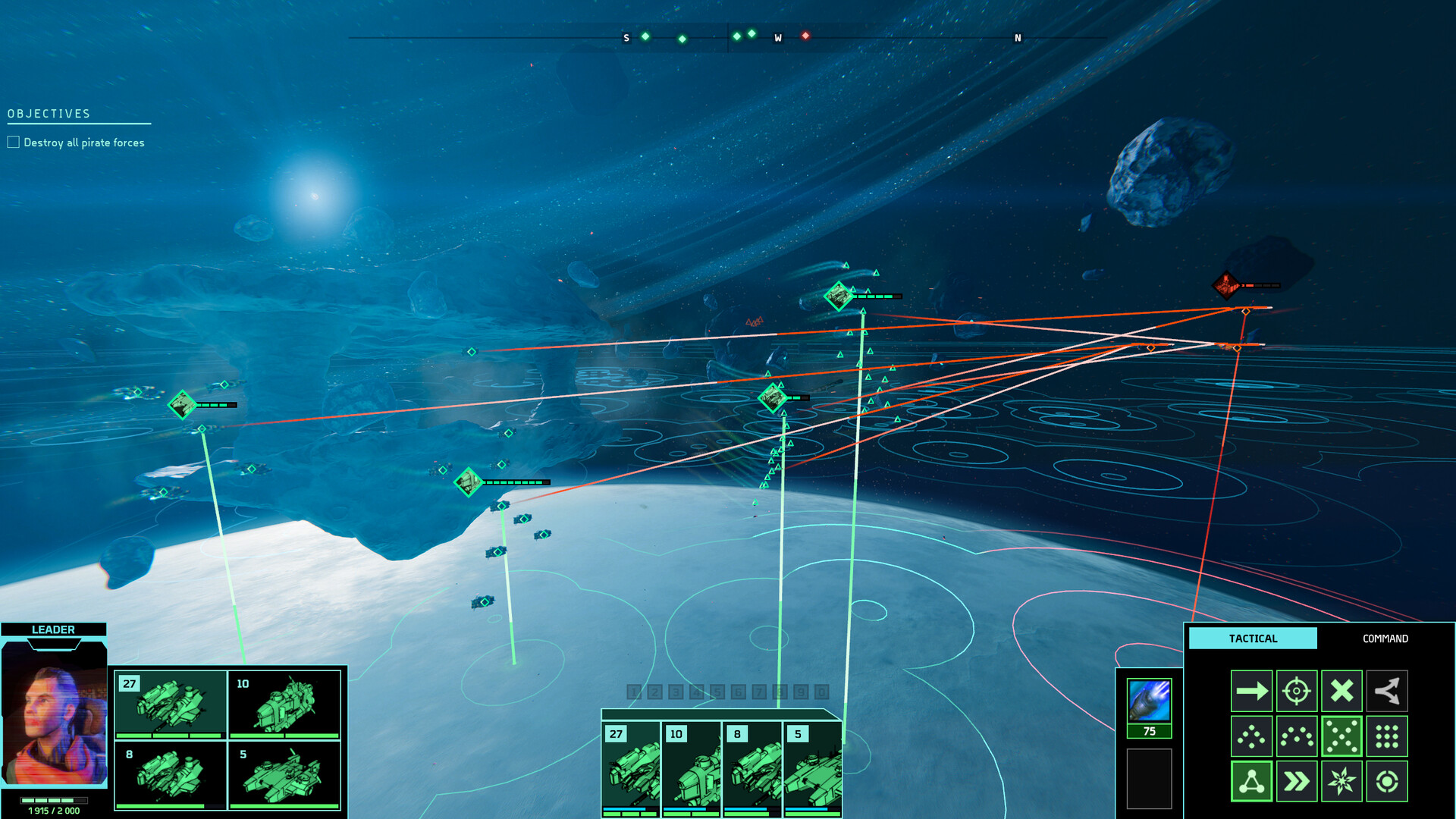
Task: Select the leader portrait
Action: 54,714
